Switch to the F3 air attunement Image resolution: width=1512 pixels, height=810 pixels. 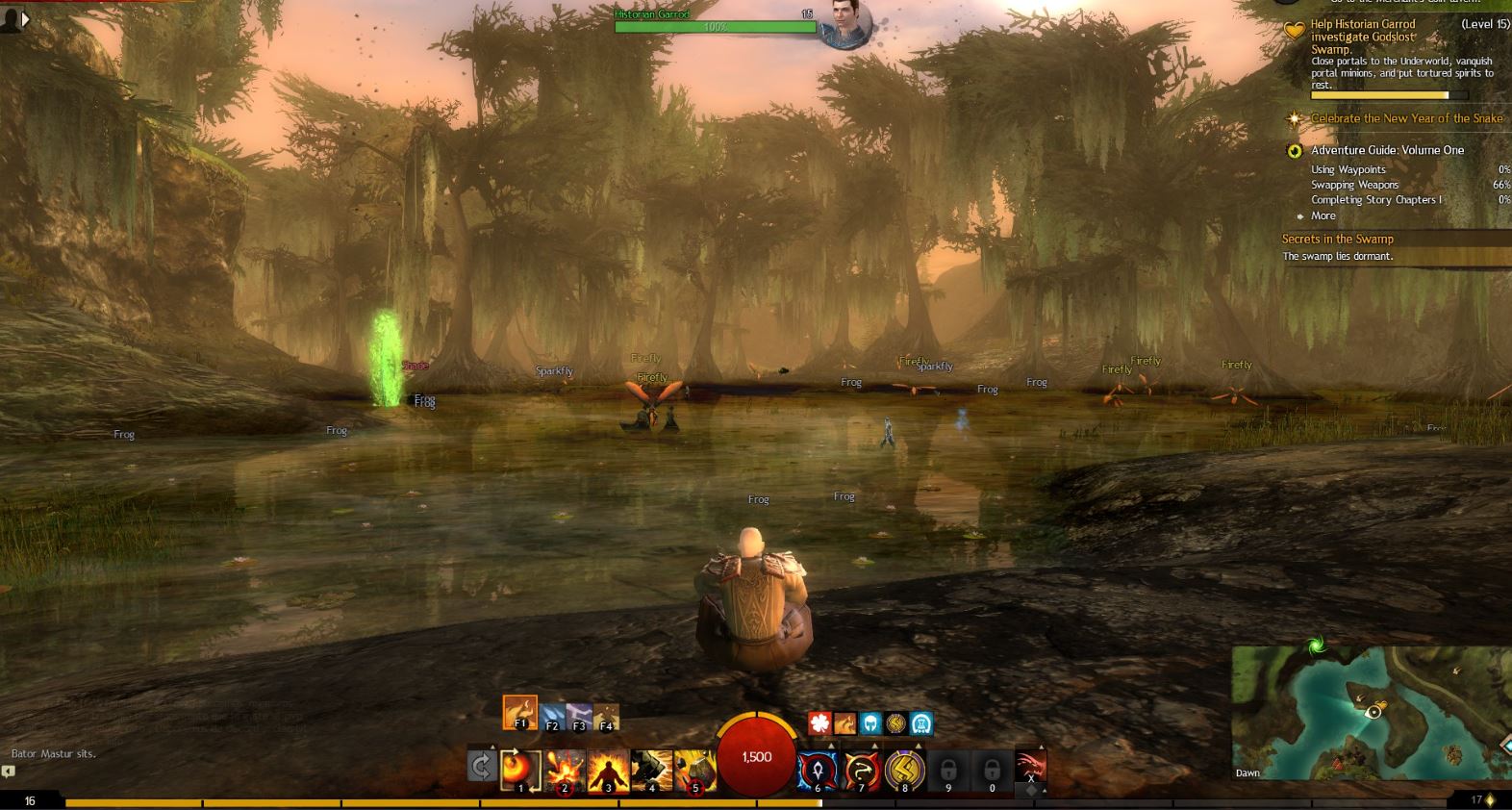point(579,718)
